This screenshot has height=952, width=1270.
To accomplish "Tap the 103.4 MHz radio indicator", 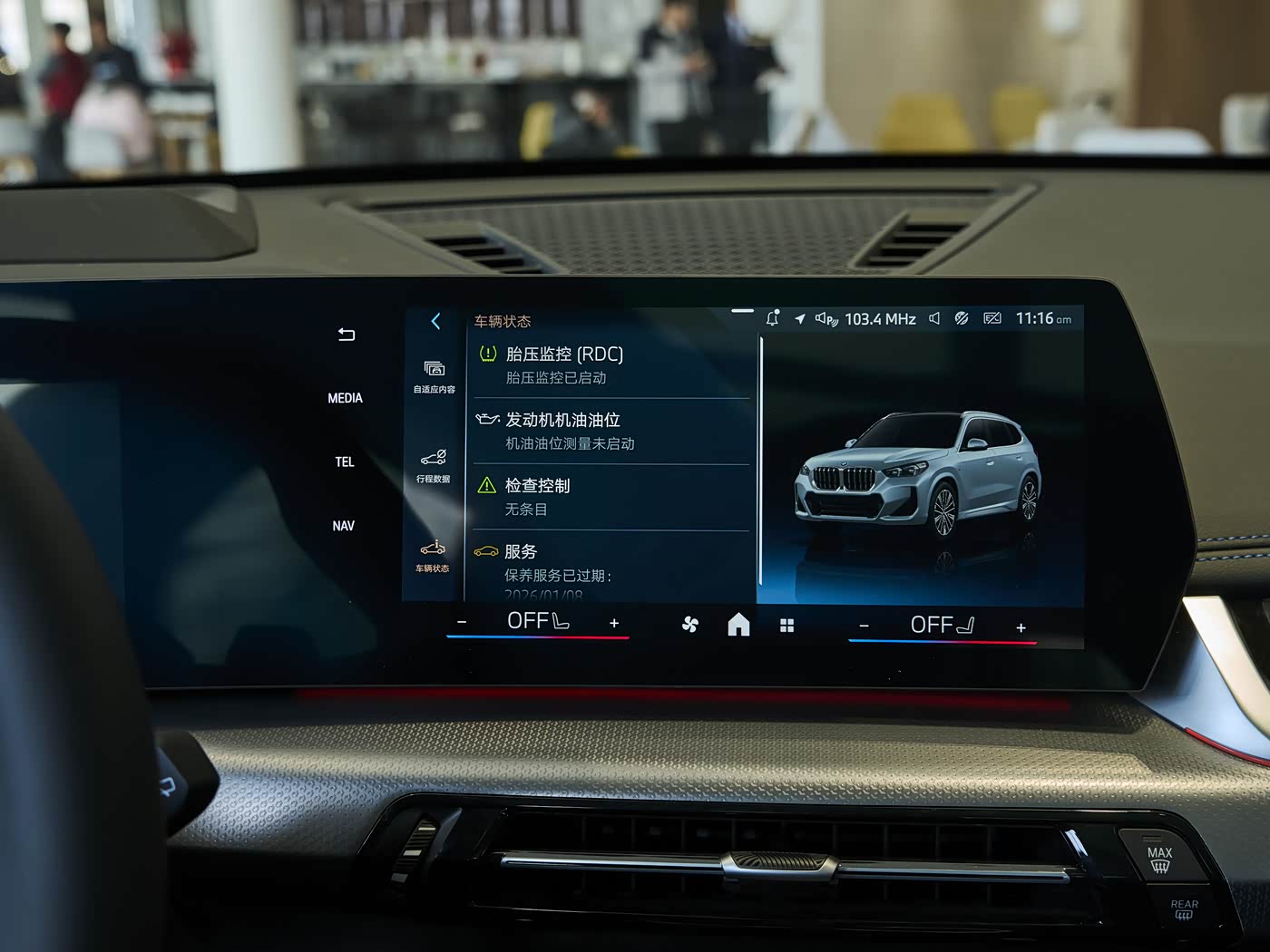I will point(879,319).
